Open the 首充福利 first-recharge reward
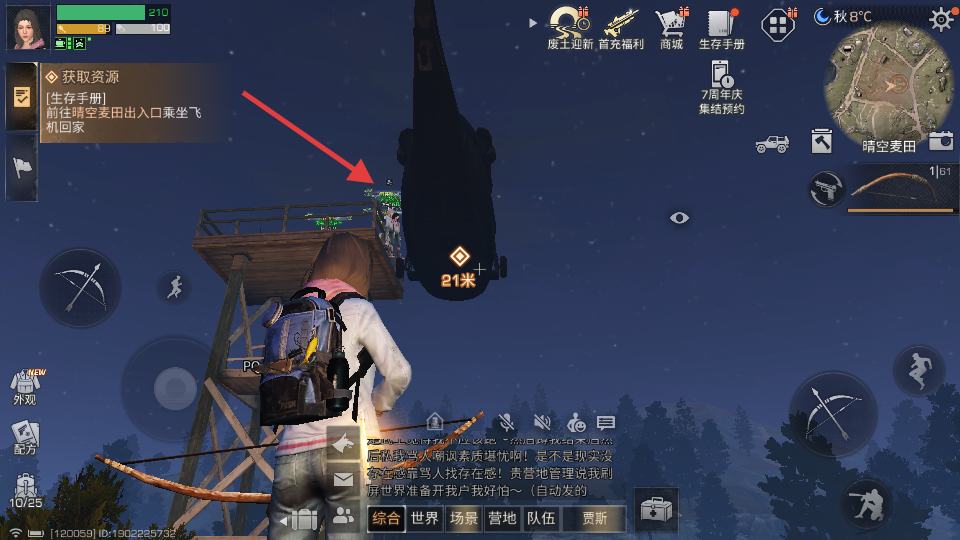Image resolution: width=960 pixels, height=540 pixels. 622,24
